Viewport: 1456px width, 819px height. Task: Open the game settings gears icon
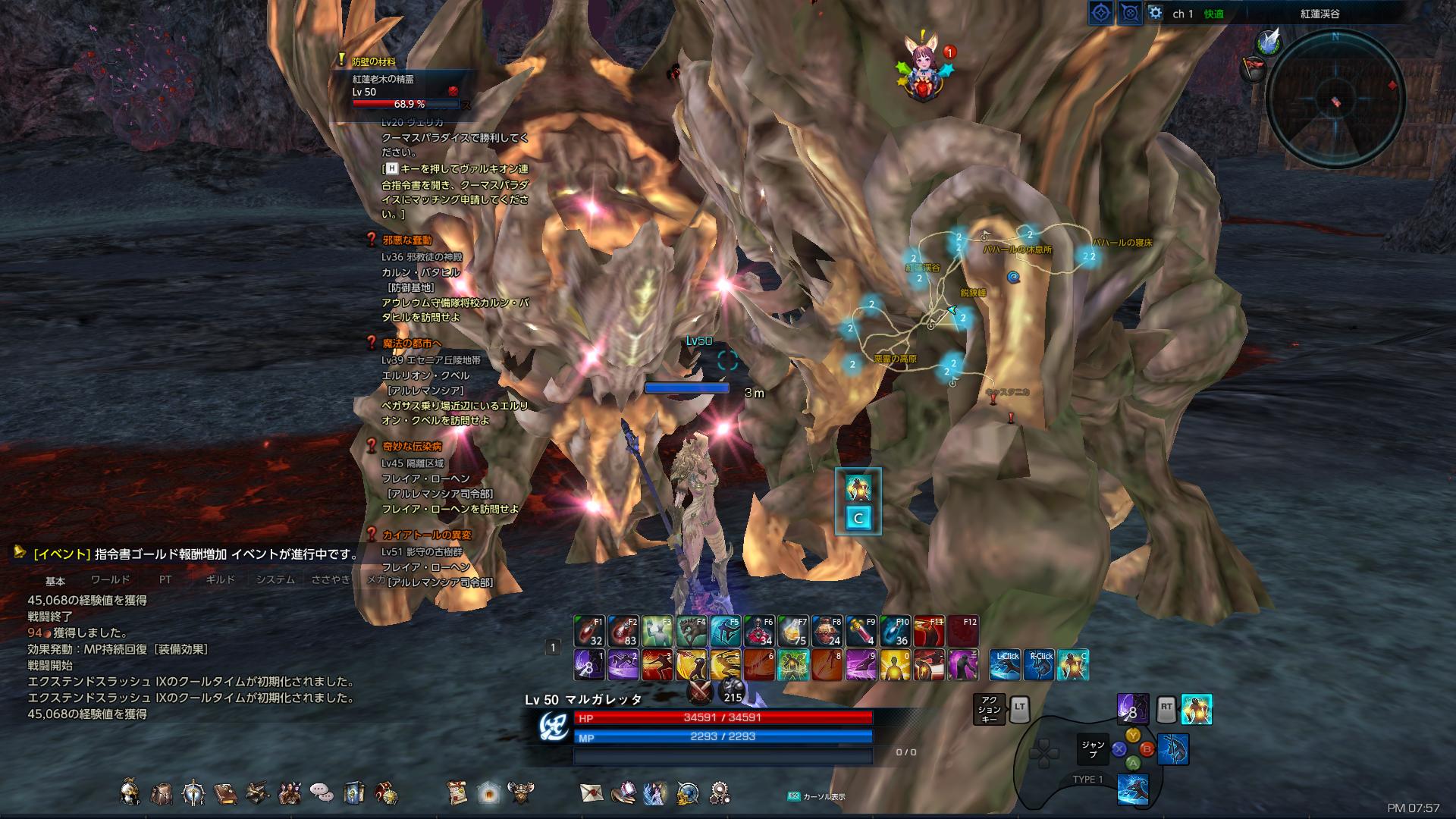(x=720, y=792)
